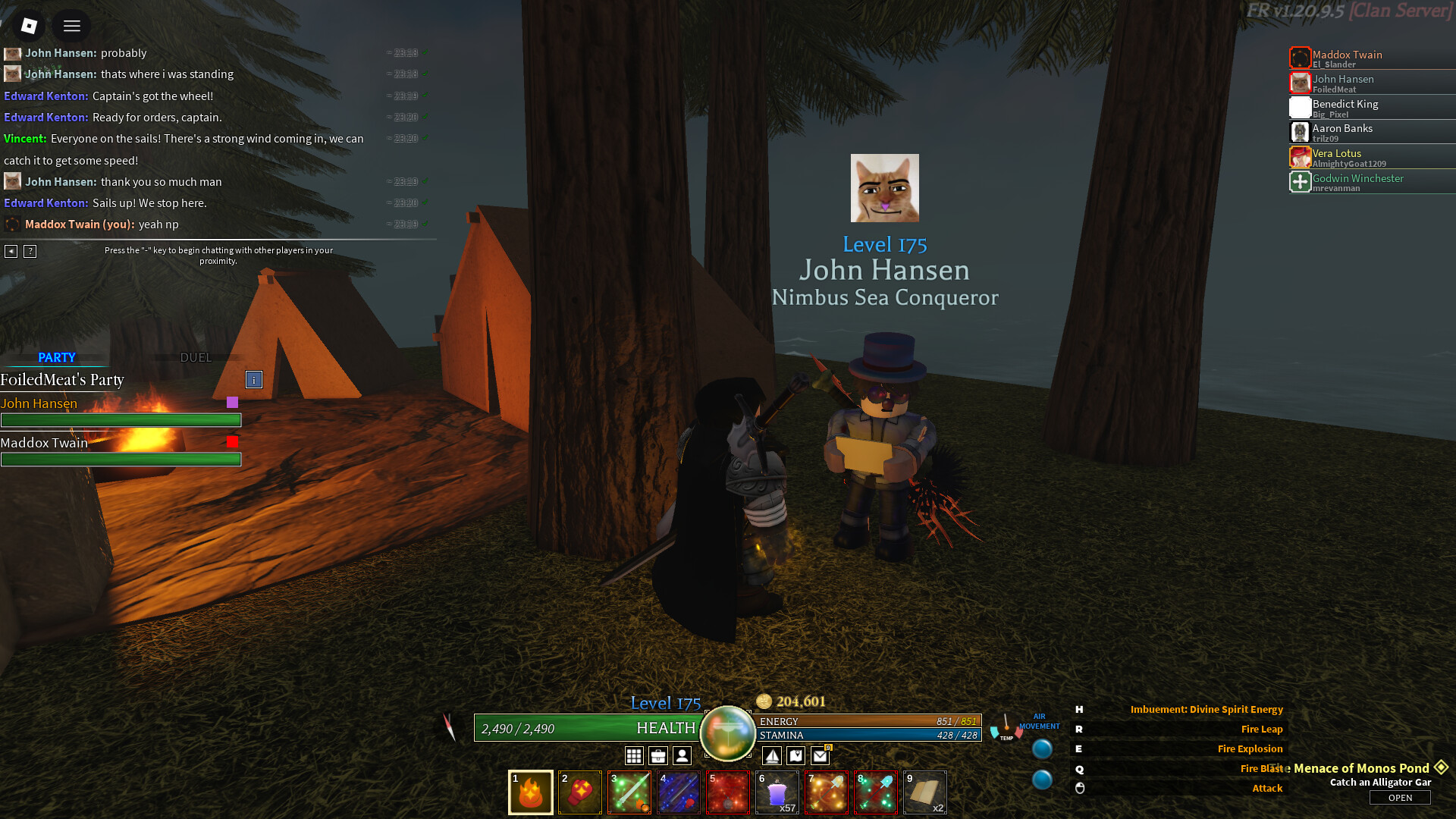Use the purple potion jar slot
The image size is (1456, 819).
(777, 792)
